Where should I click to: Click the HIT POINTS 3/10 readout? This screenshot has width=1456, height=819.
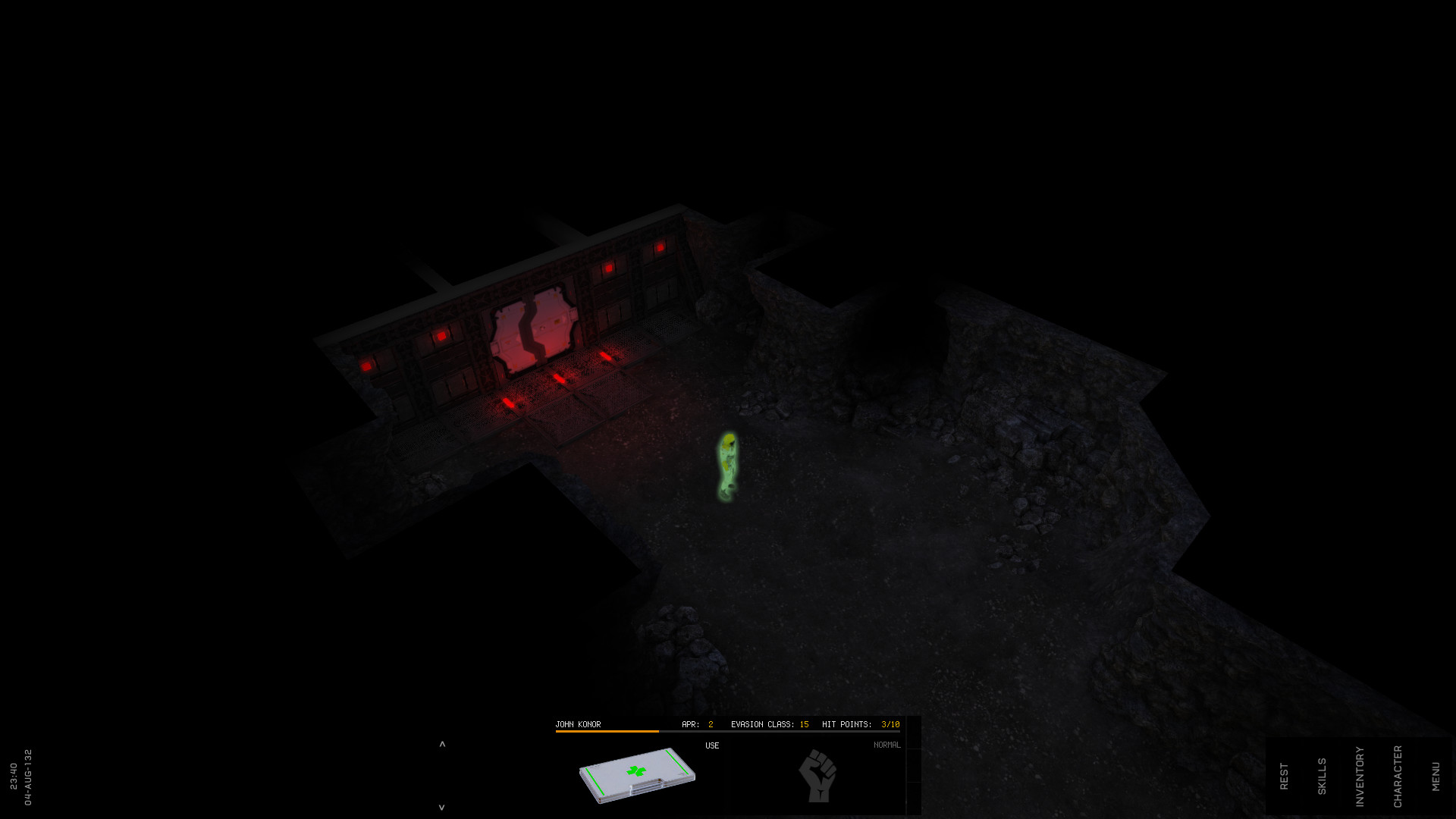coord(861,723)
